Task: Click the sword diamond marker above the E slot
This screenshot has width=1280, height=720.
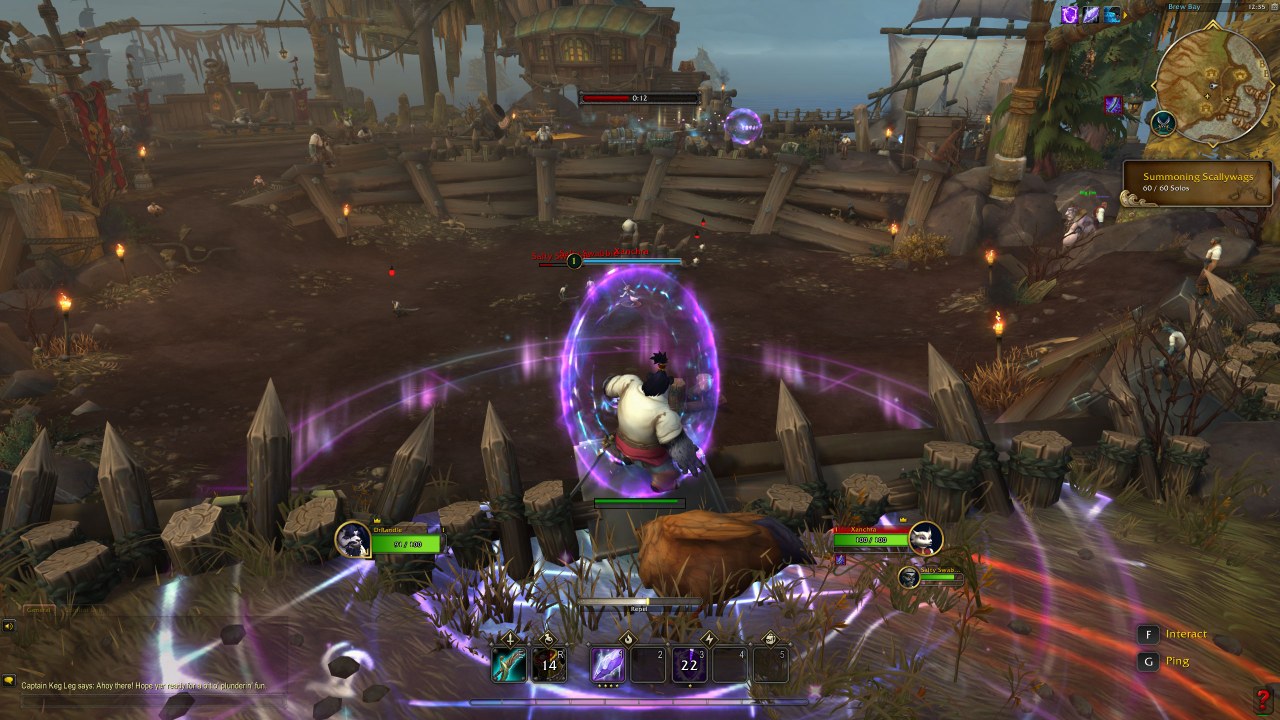Action: 508,639
